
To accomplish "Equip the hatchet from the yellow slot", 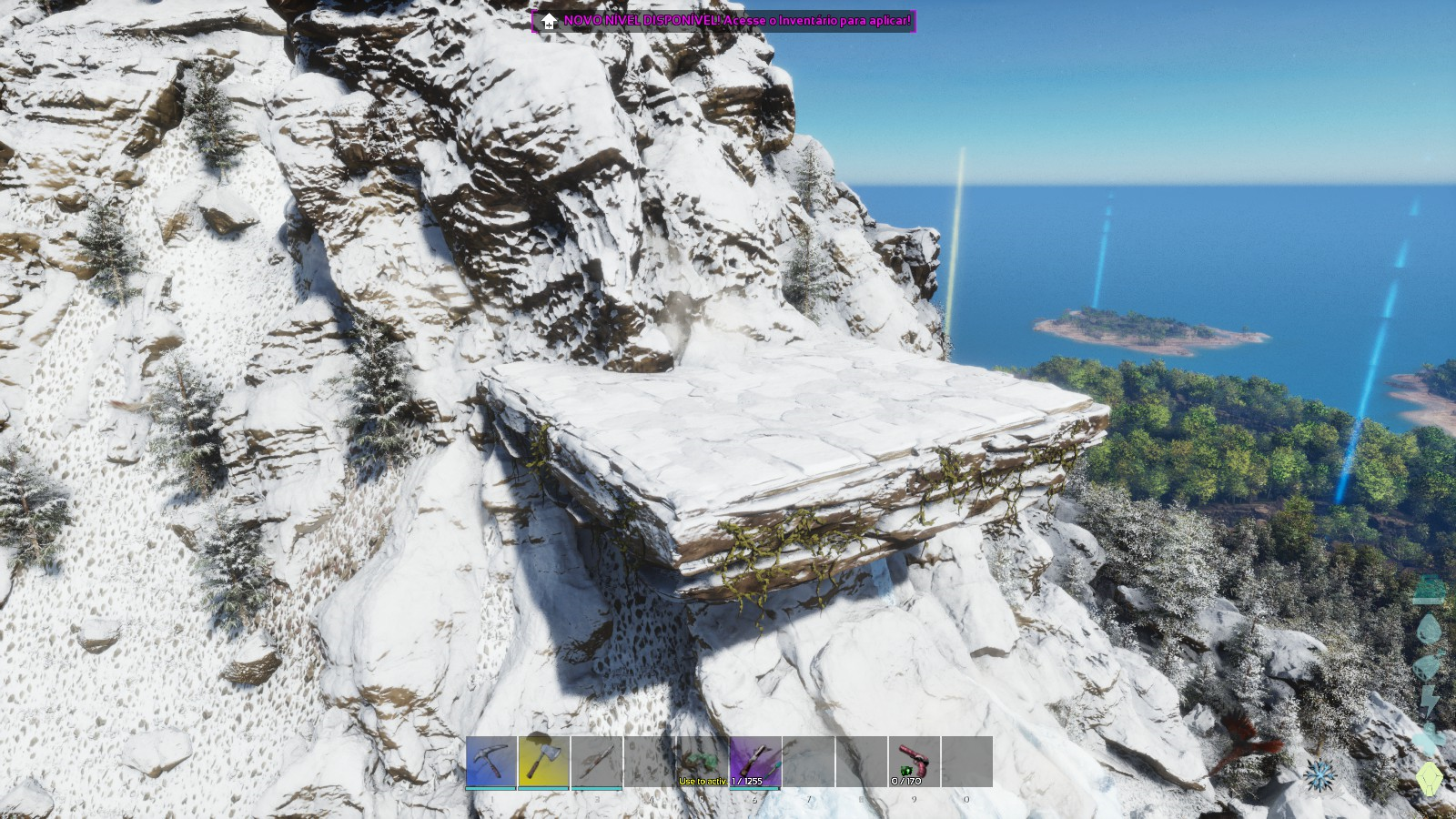I will tap(543, 762).
